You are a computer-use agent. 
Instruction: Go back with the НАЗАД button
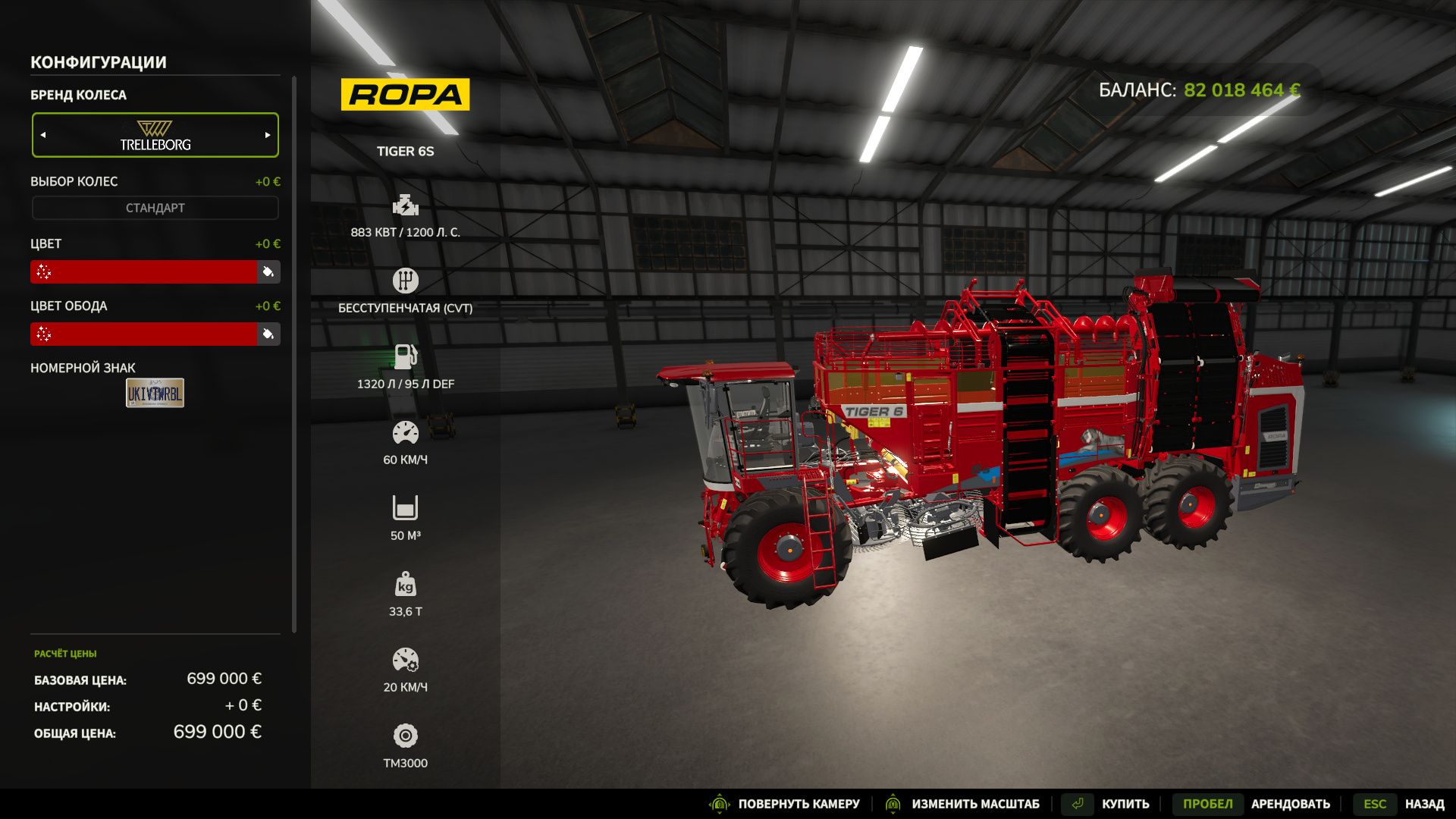1423,804
